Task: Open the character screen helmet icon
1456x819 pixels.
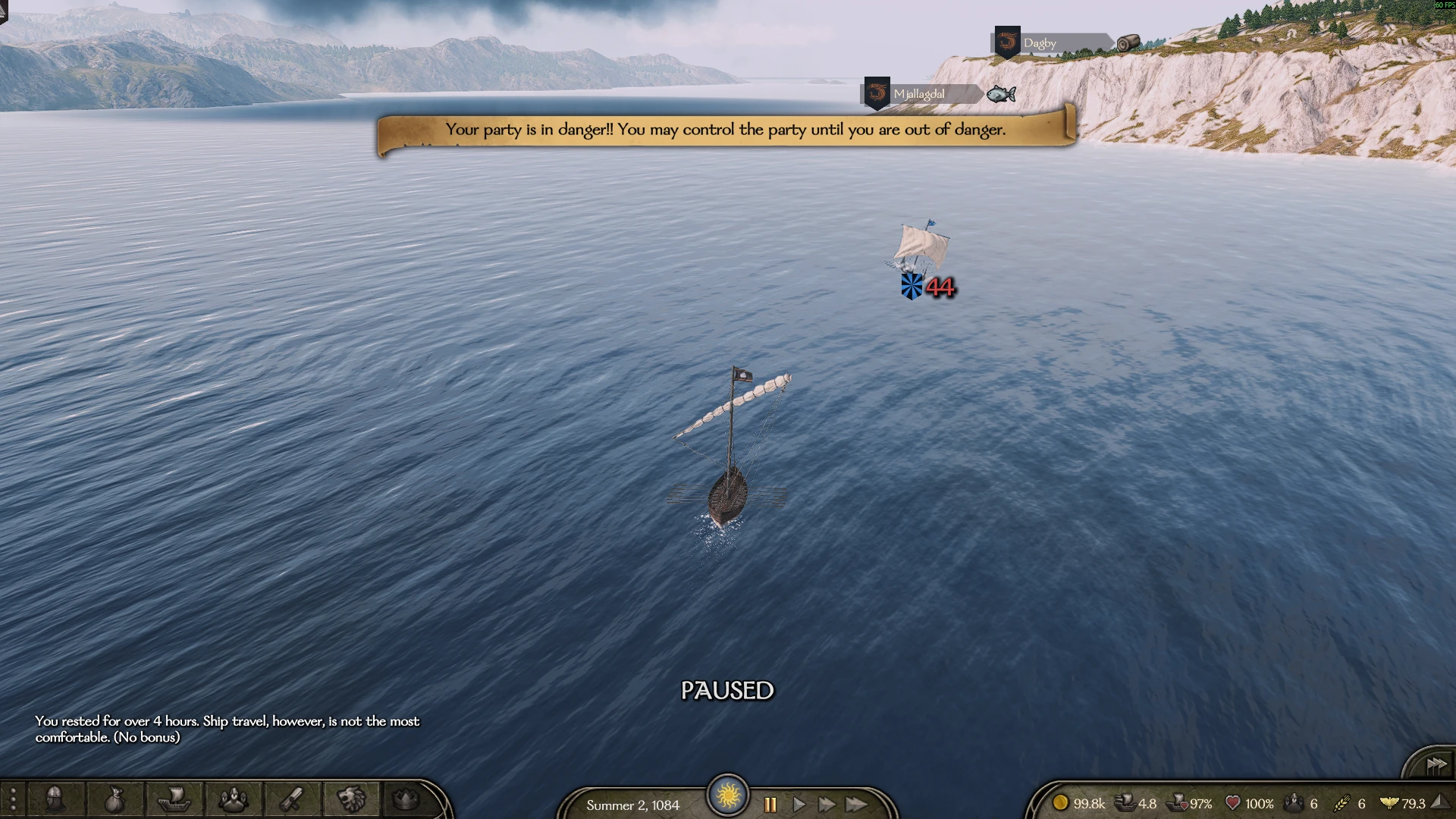Action: click(55, 799)
